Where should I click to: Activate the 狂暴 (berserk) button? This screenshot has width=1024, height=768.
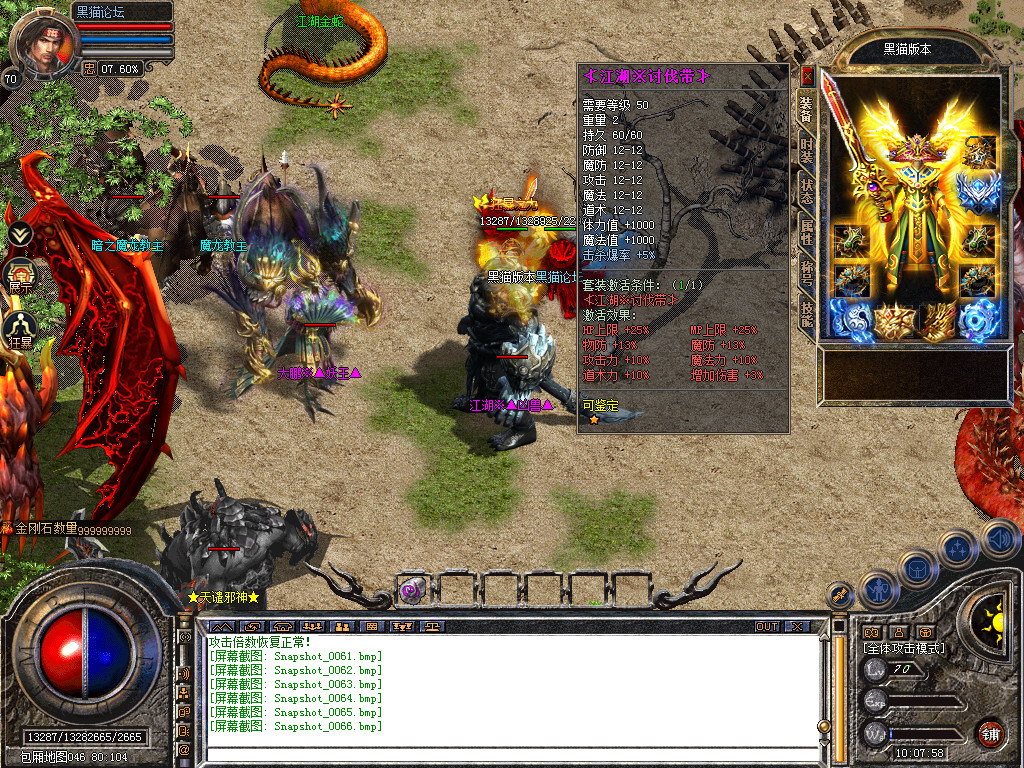coord(20,328)
